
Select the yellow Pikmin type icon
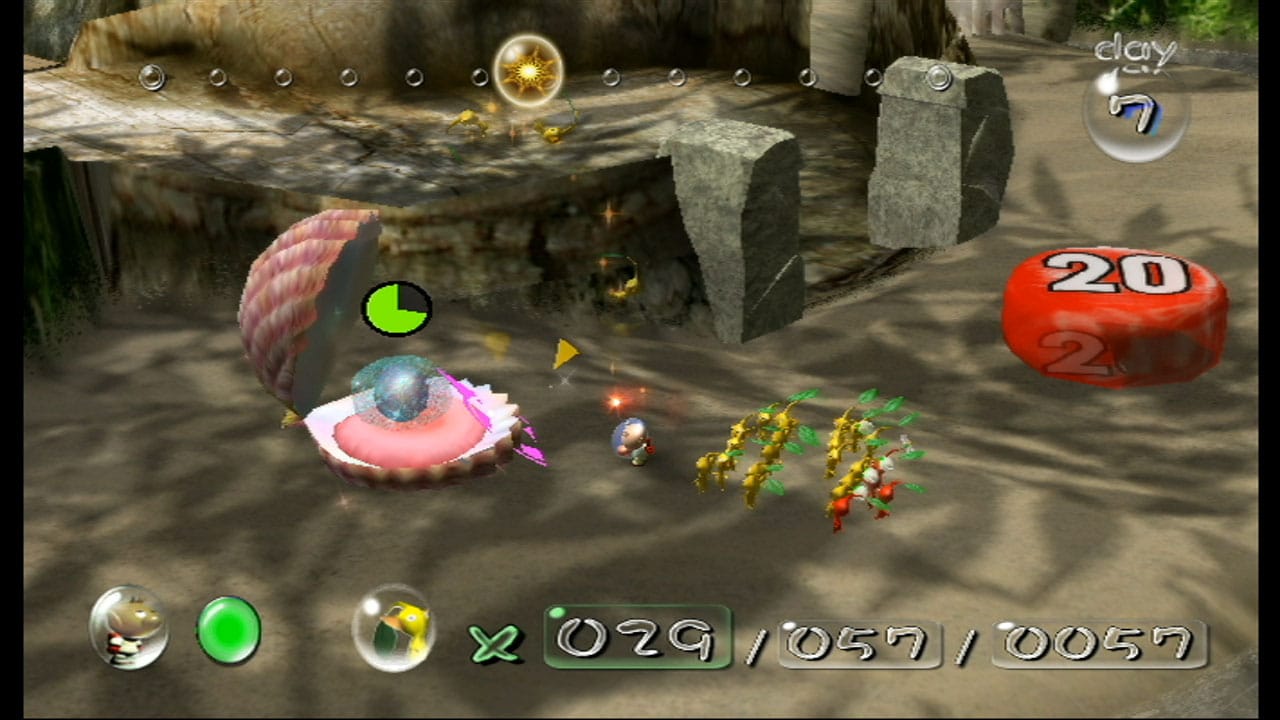(x=393, y=627)
